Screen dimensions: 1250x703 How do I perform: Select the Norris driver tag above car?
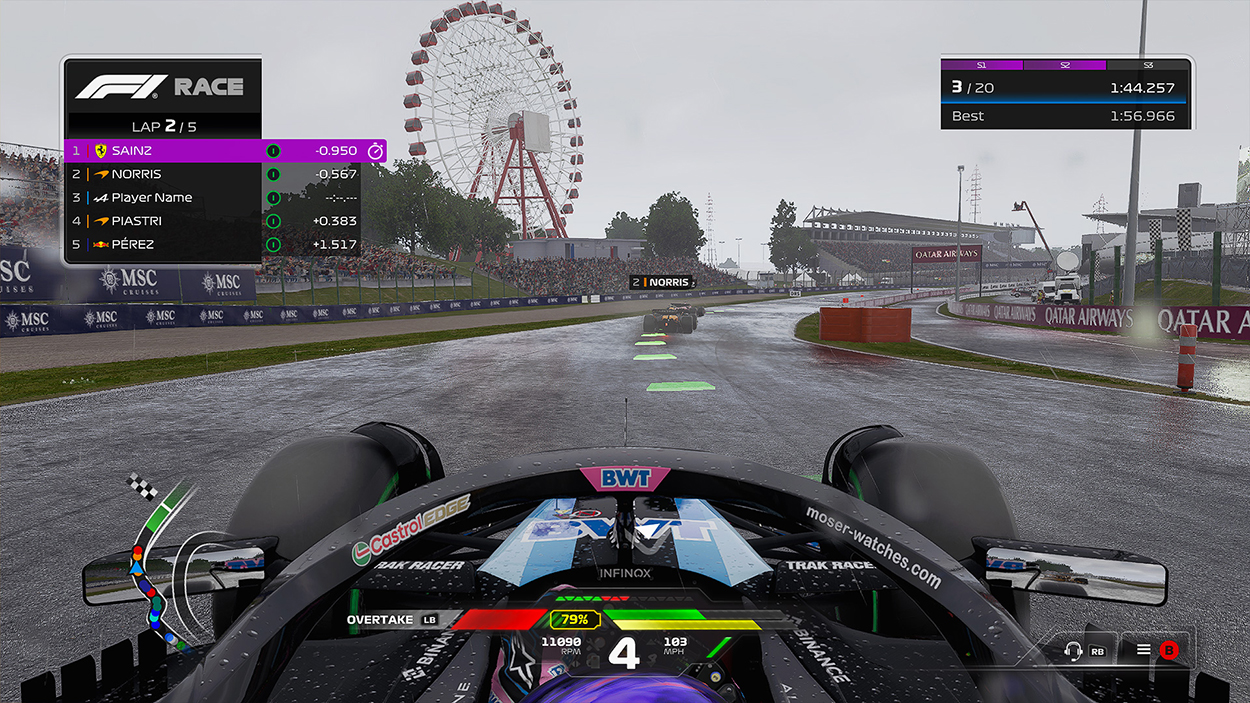coord(663,283)
